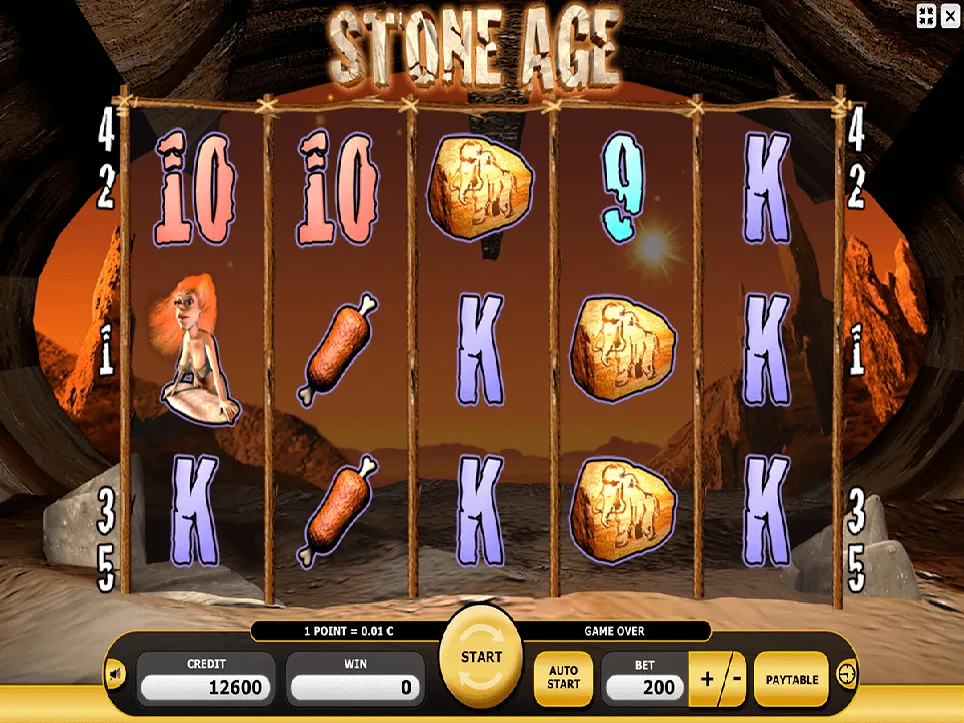The image size is (964, 723).
Task: Activate the AUTO START button
Action: tap(563, 677)
